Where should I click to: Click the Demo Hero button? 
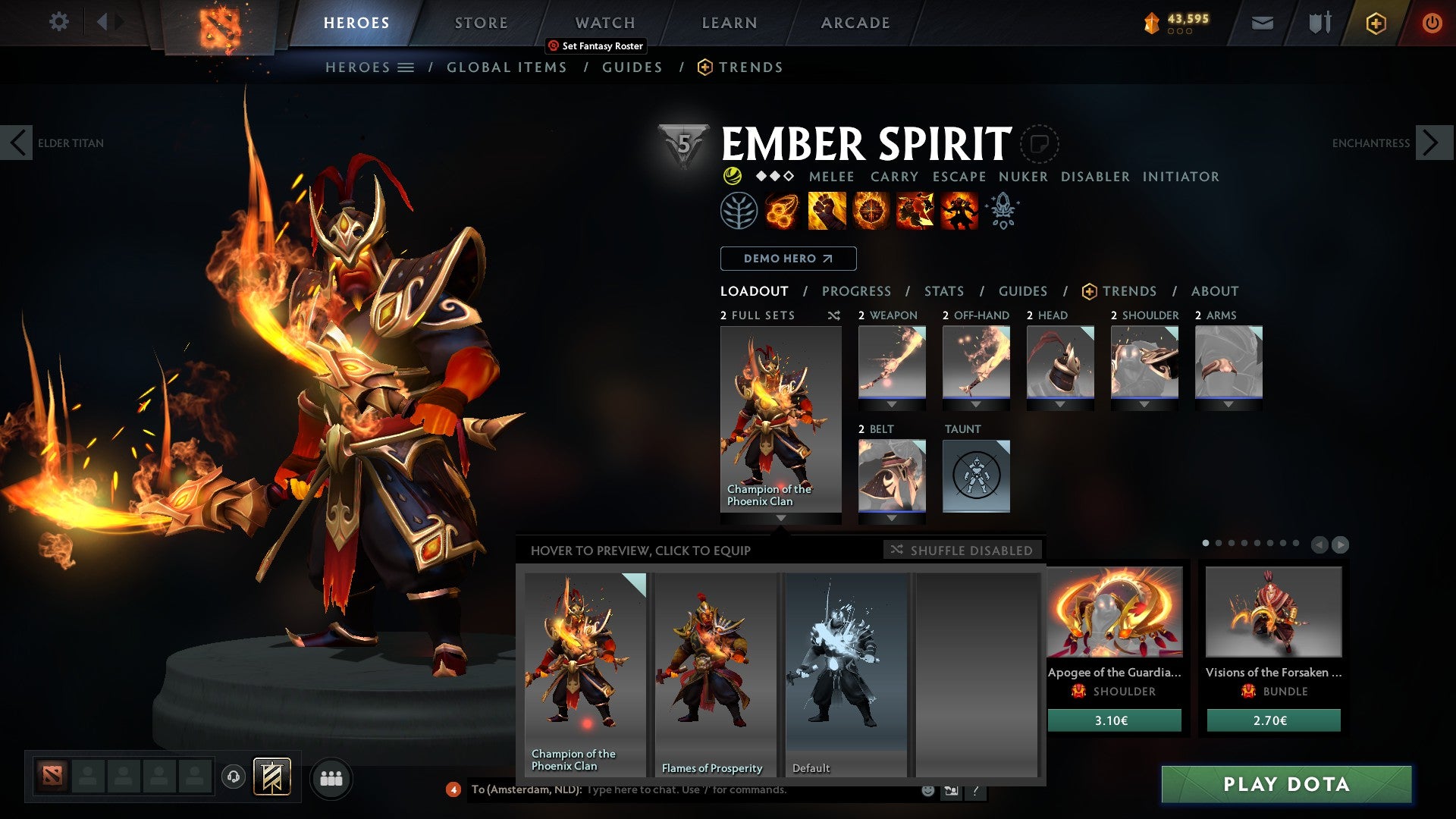pos(787,258)
